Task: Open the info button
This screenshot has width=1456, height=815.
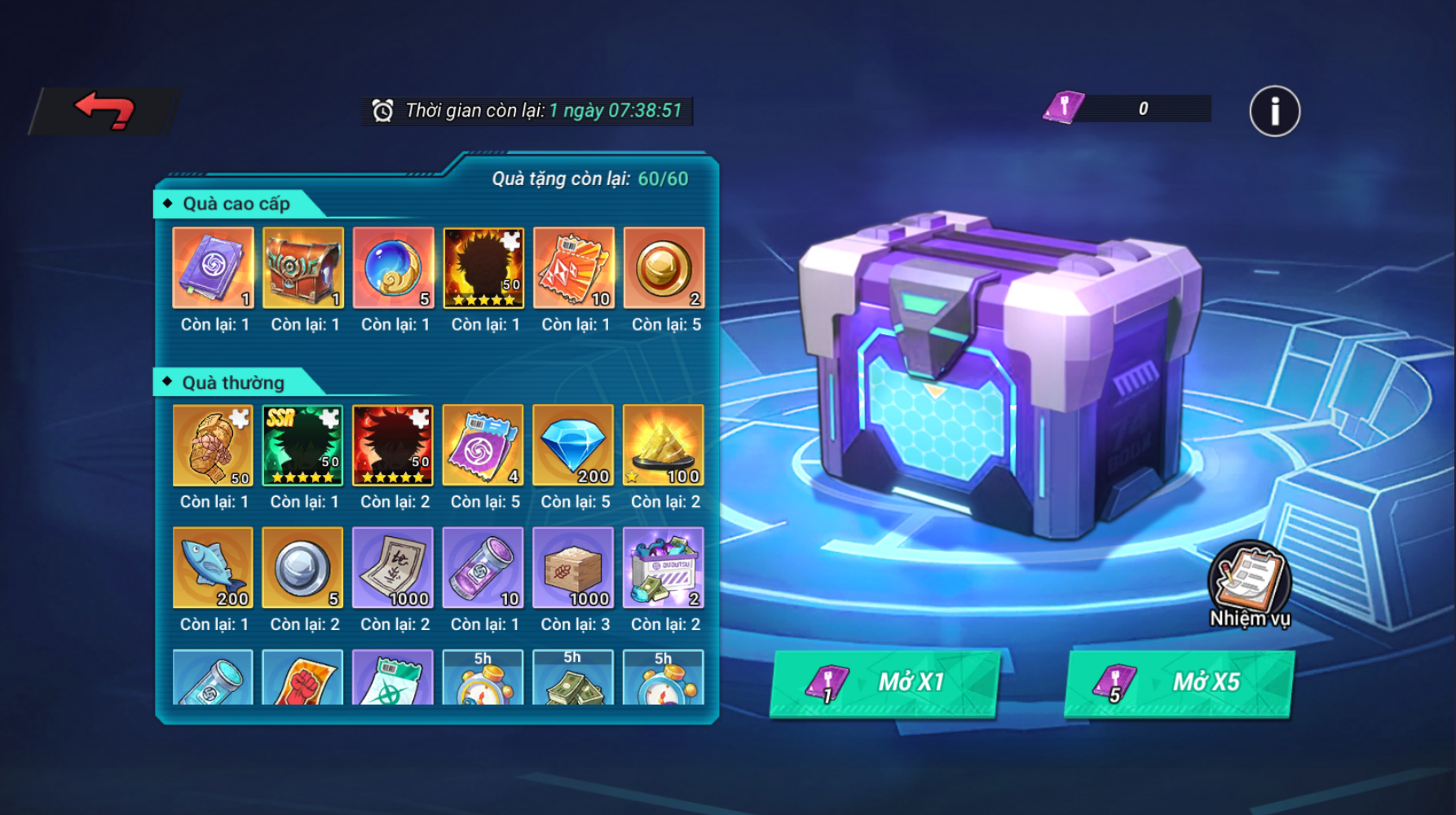Action: tap(1274, 111)
